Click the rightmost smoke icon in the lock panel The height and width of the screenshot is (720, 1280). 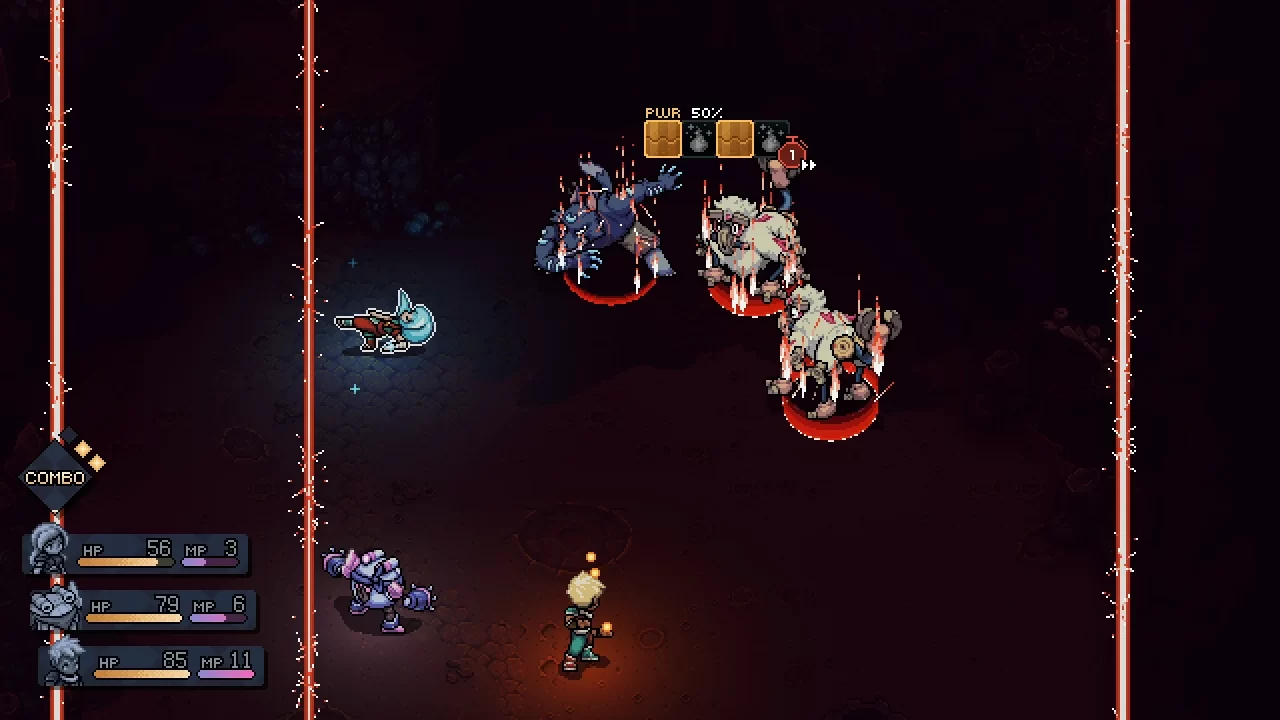tap(769, 138)
